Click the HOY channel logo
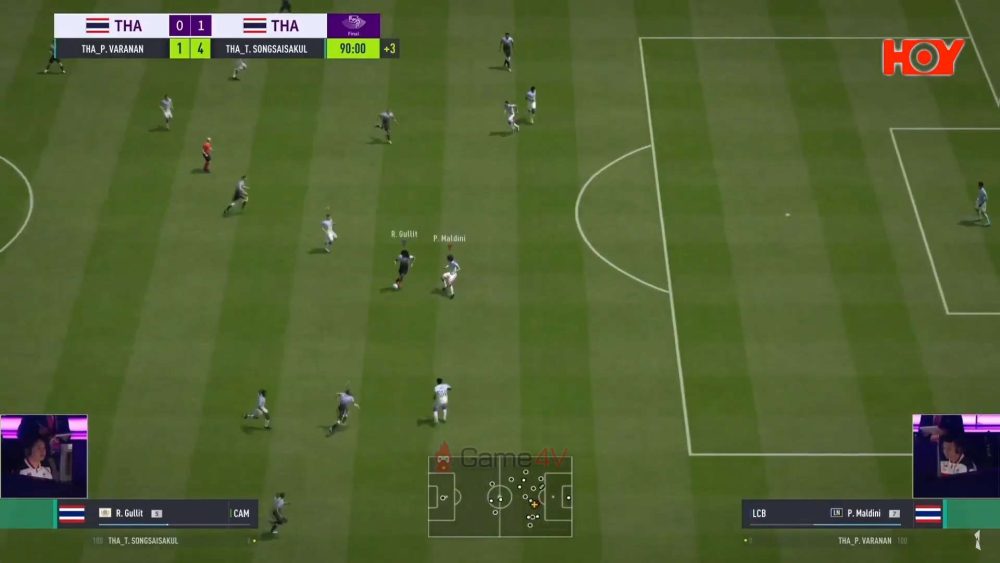This screenshot has height=563, width=1000. pos(923,57)
